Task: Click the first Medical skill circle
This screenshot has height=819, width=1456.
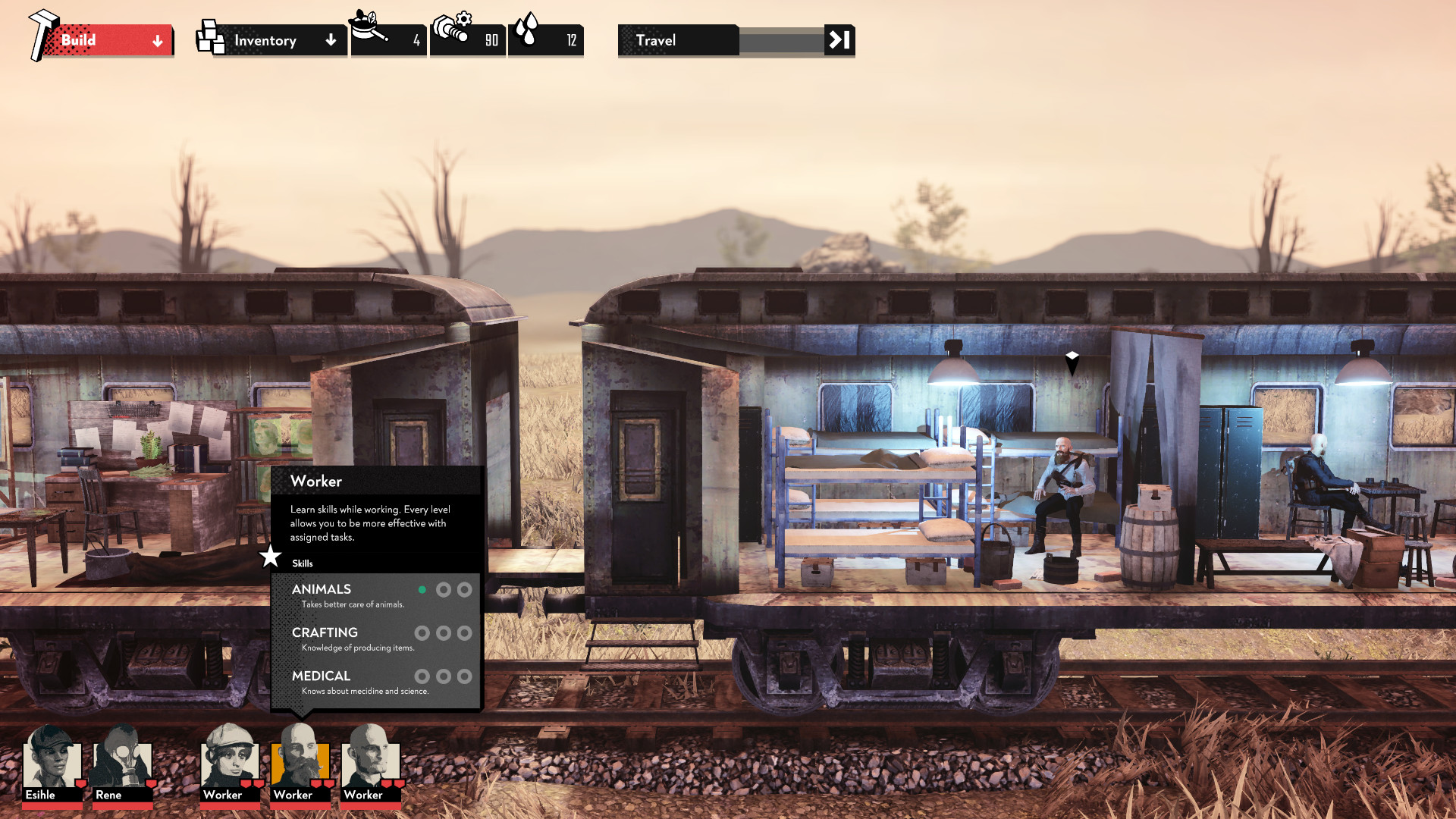Action: [423, 676]
